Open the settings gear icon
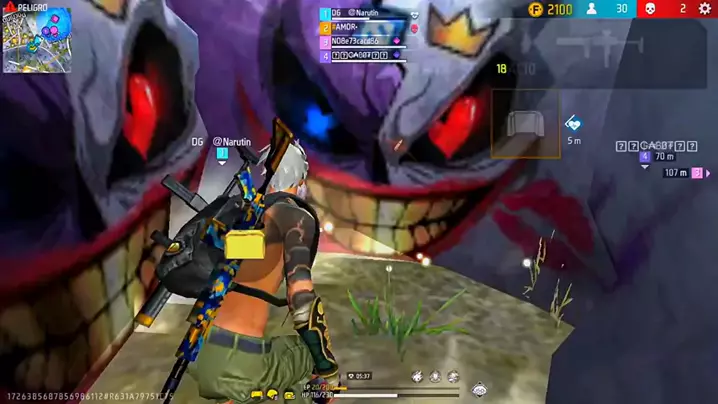 pos(707,9)
